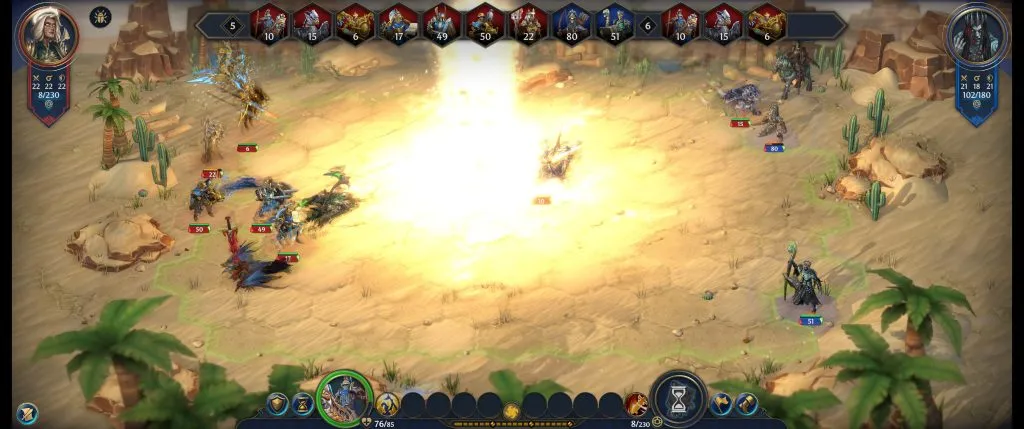Click the white-haired hero portrait
Screen dimensions: 1024x429
pos(47,36)
